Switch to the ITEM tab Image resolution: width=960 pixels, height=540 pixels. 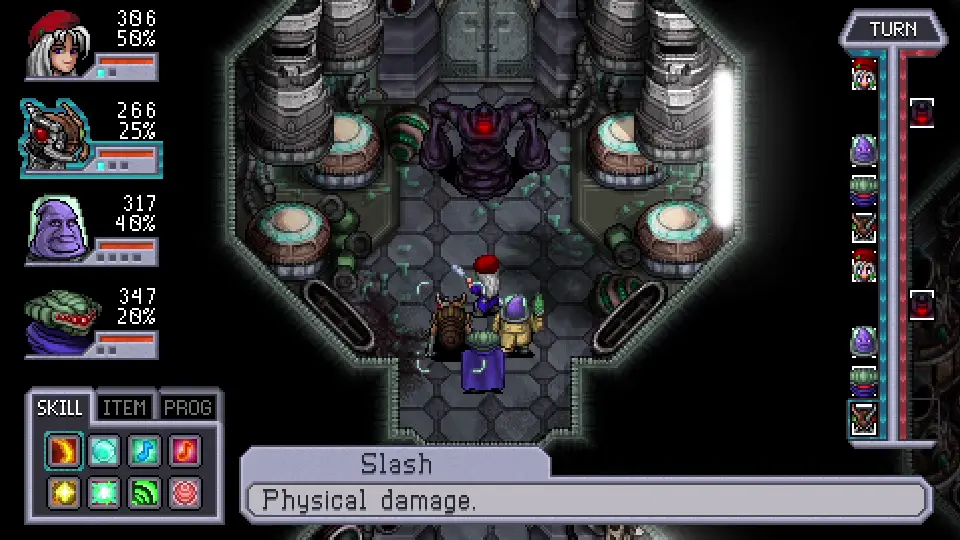pyautogui.click(x=125, y=408)
